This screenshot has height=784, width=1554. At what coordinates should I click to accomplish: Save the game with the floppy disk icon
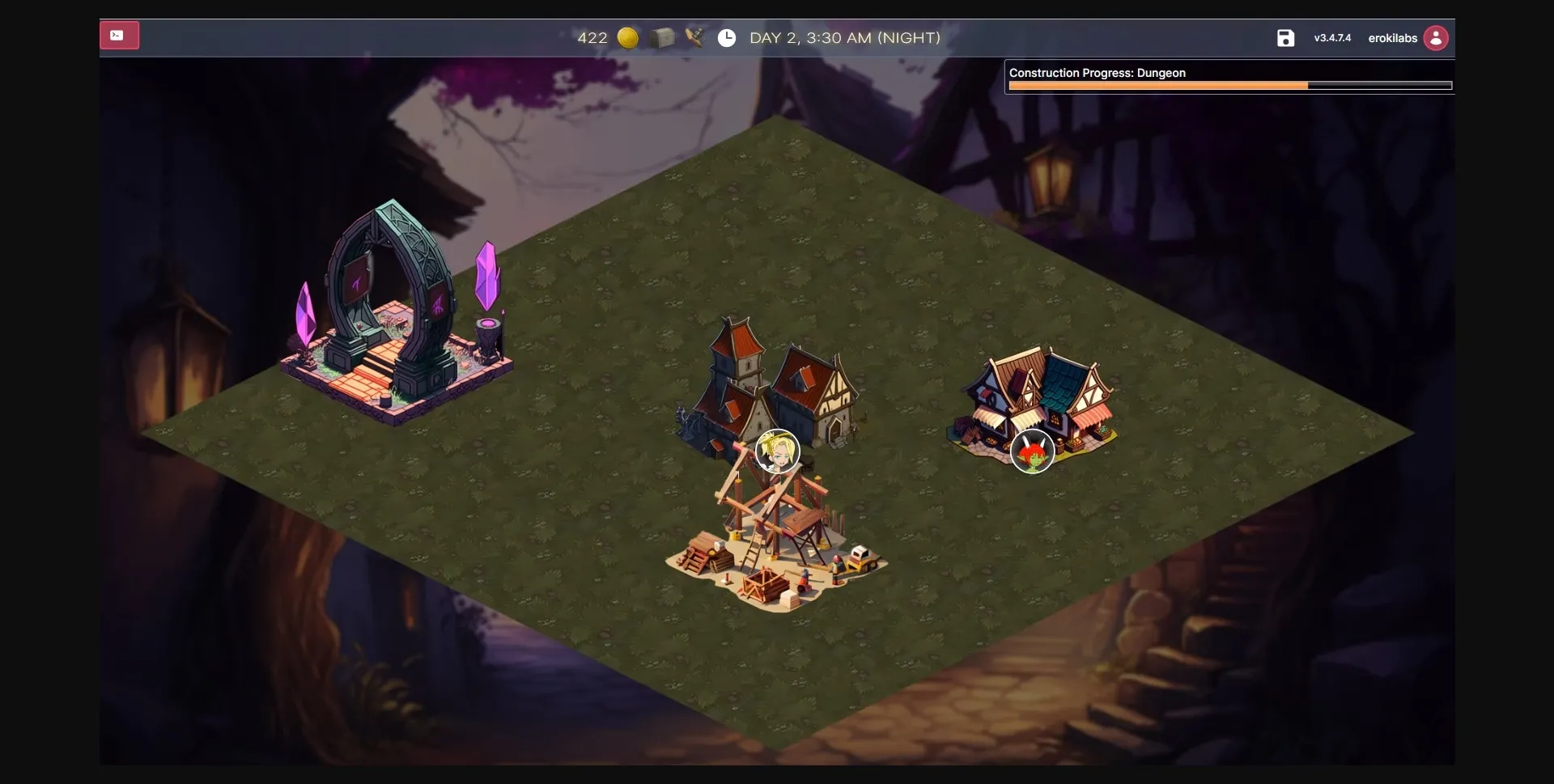(1285, 38)
